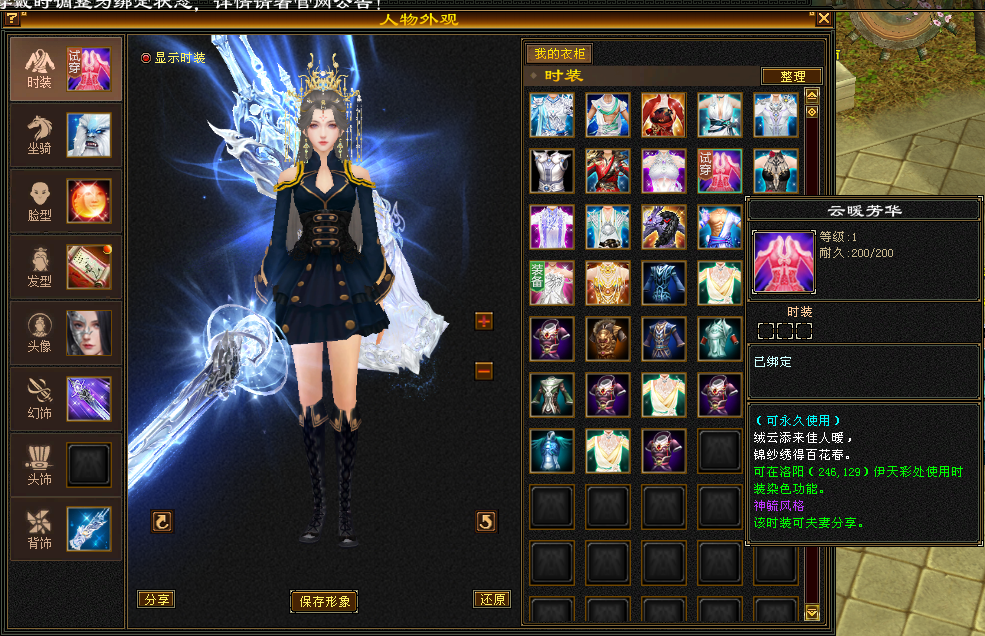Open the 脸型 face shape category
This screenshot has width=985, height=636.
click(x=66, y=201)
